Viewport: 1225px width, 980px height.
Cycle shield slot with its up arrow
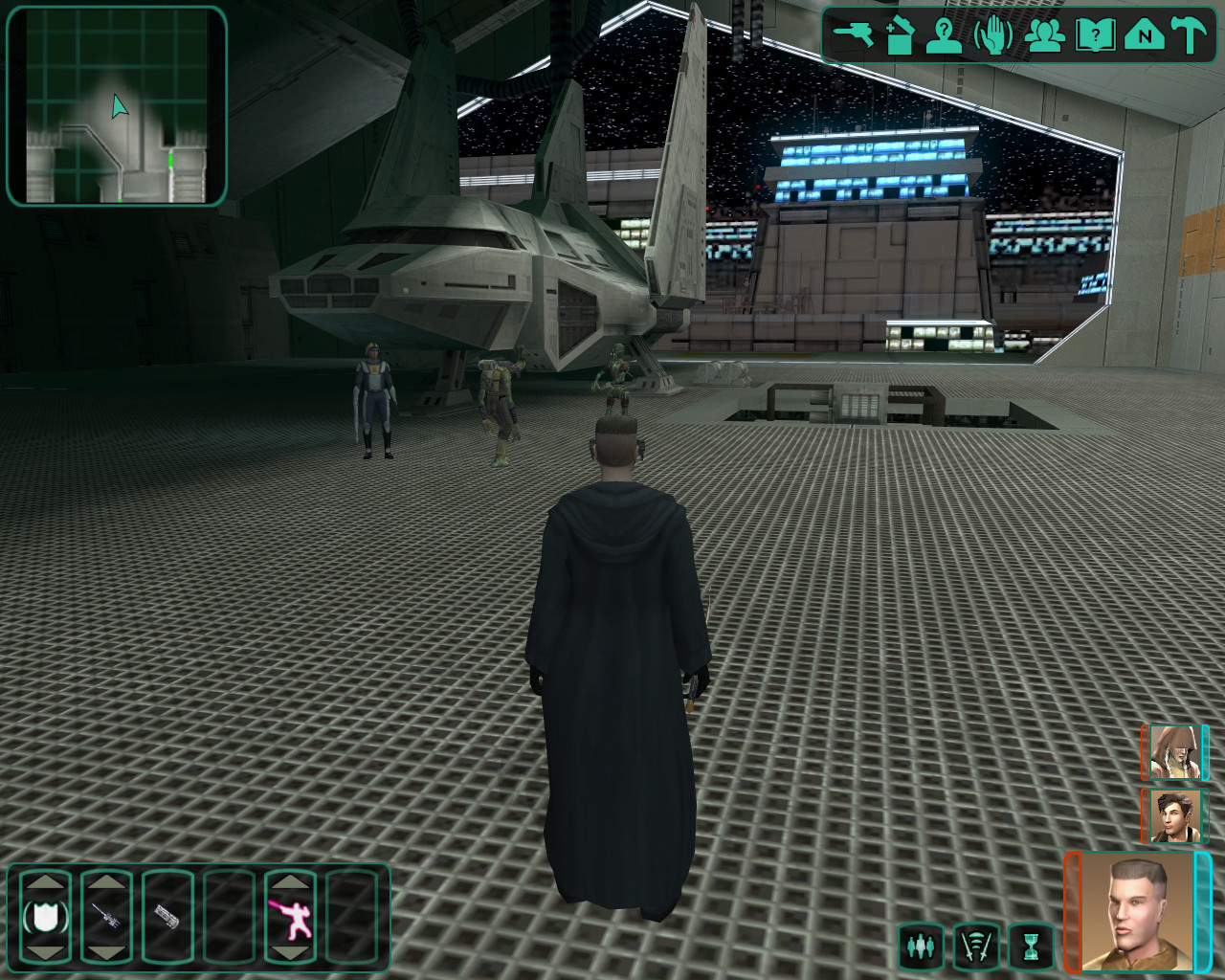tap(46, 881)
